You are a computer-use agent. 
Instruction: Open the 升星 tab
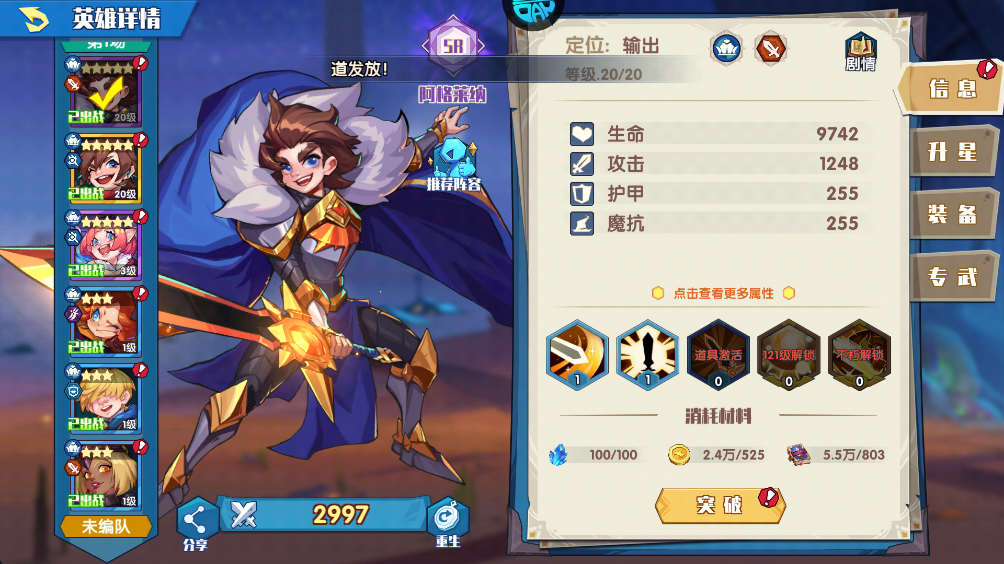point(951,152)
